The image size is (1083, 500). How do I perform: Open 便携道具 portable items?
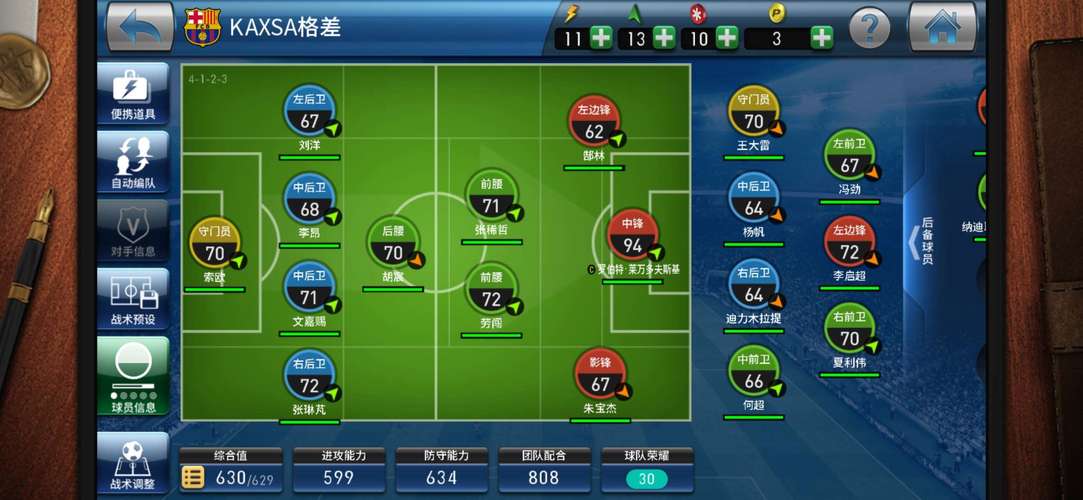(x=133, y=94)
